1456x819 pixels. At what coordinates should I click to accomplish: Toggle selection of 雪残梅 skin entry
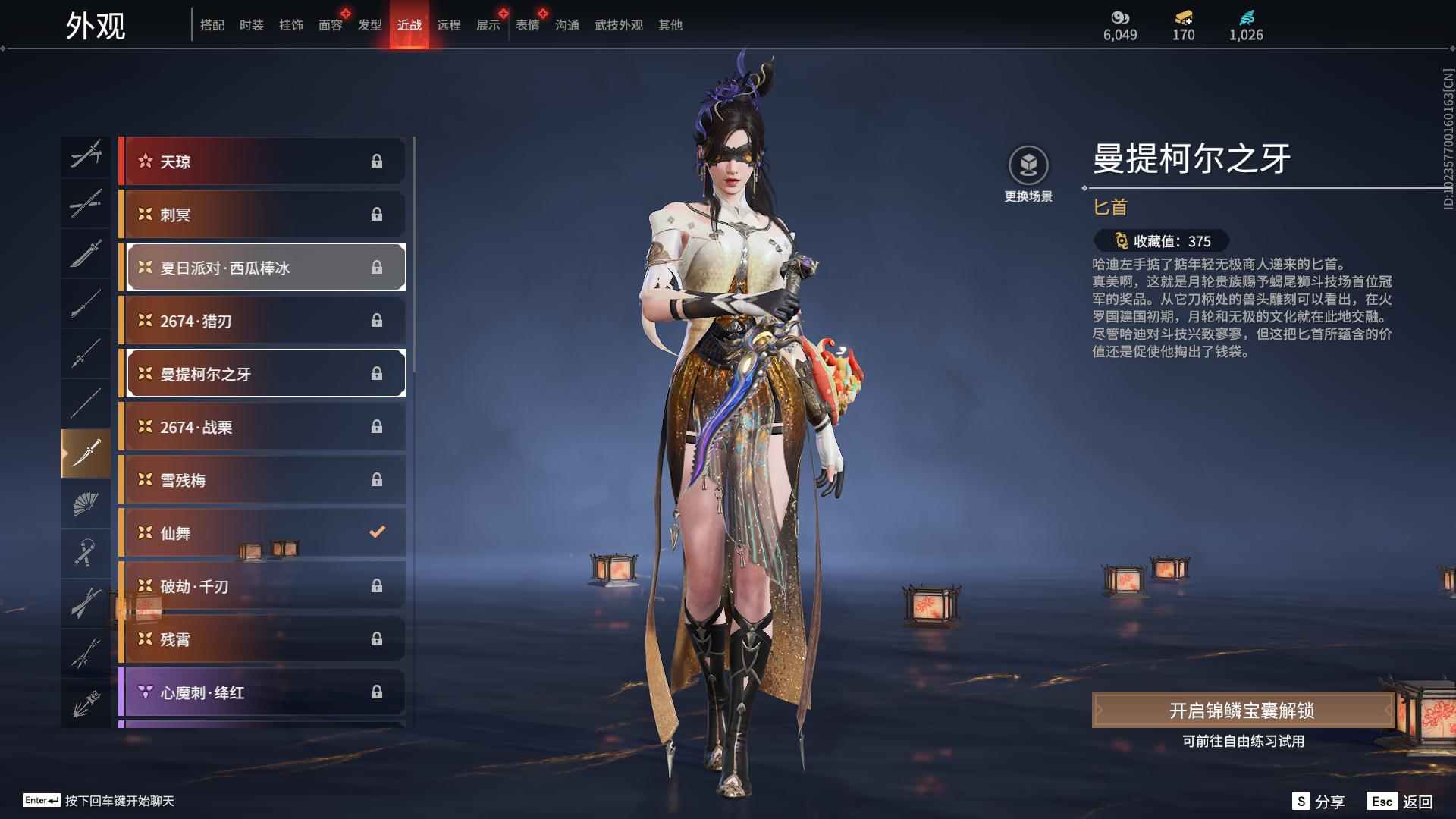click(x=263, y=479)
